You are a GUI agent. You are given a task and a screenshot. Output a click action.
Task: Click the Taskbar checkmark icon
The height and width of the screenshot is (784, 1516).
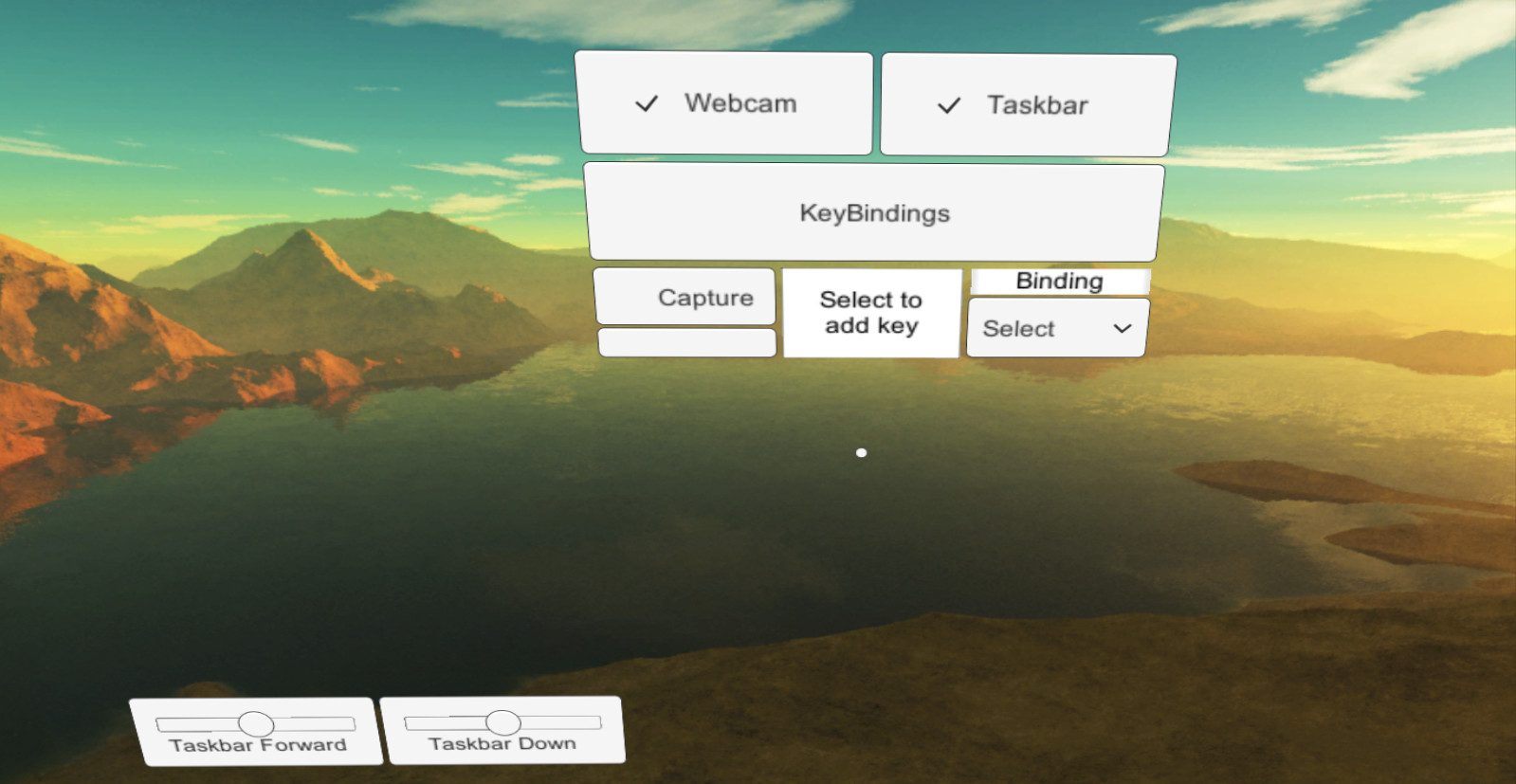click(x=947, y=105)
